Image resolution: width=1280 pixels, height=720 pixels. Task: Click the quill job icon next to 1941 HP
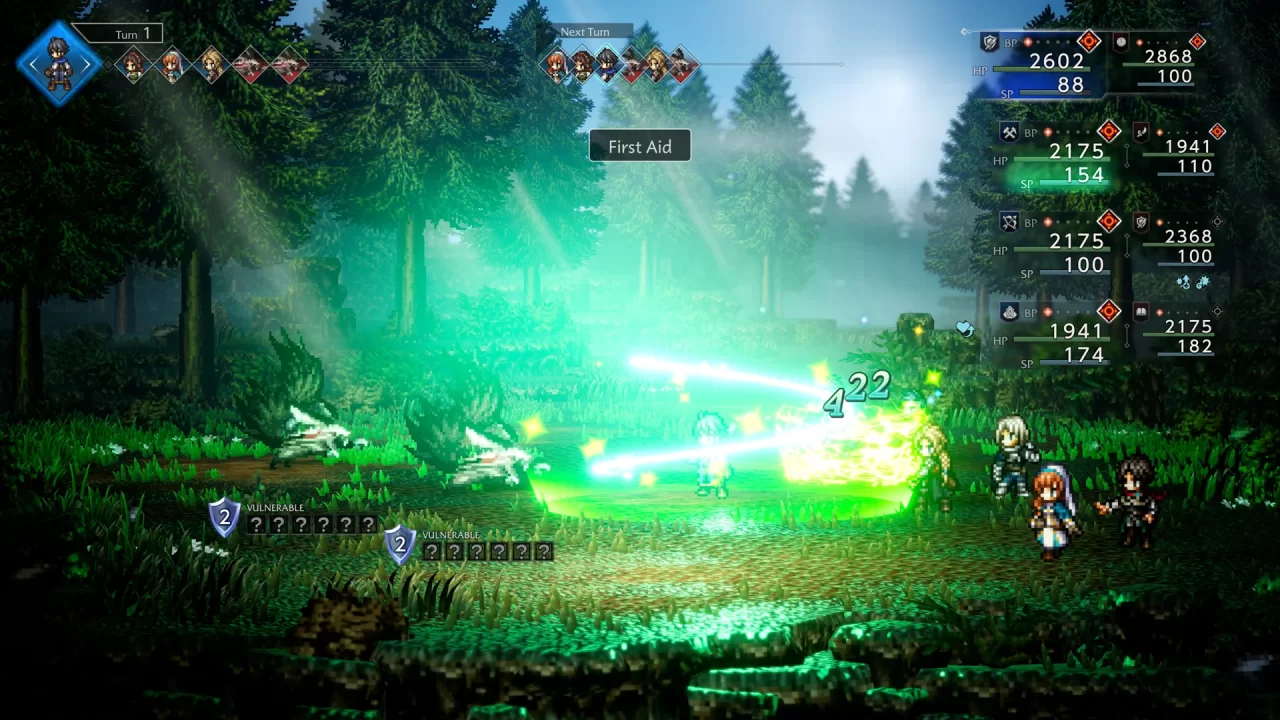(1141, 132)
